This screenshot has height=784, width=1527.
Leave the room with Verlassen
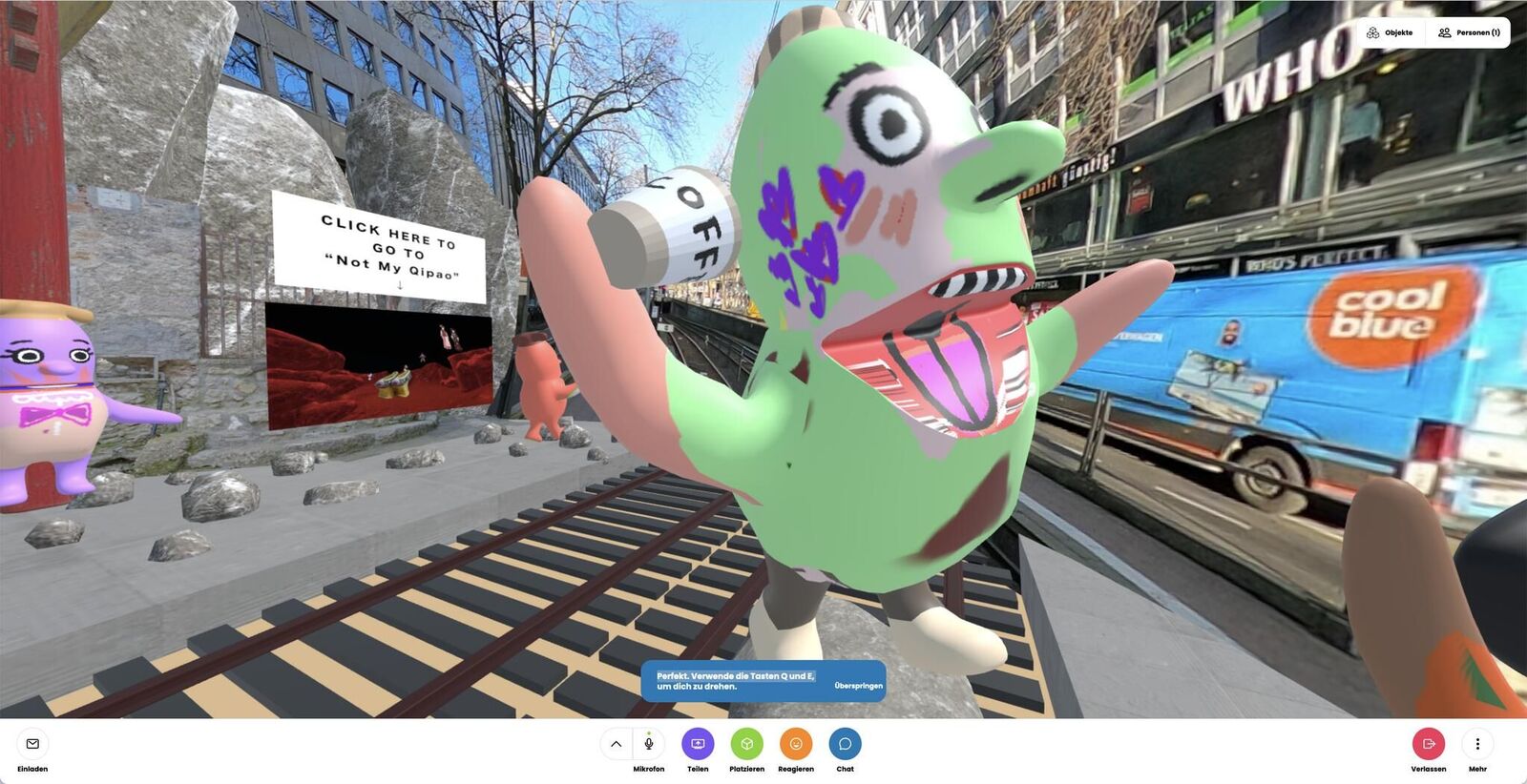1428,744
